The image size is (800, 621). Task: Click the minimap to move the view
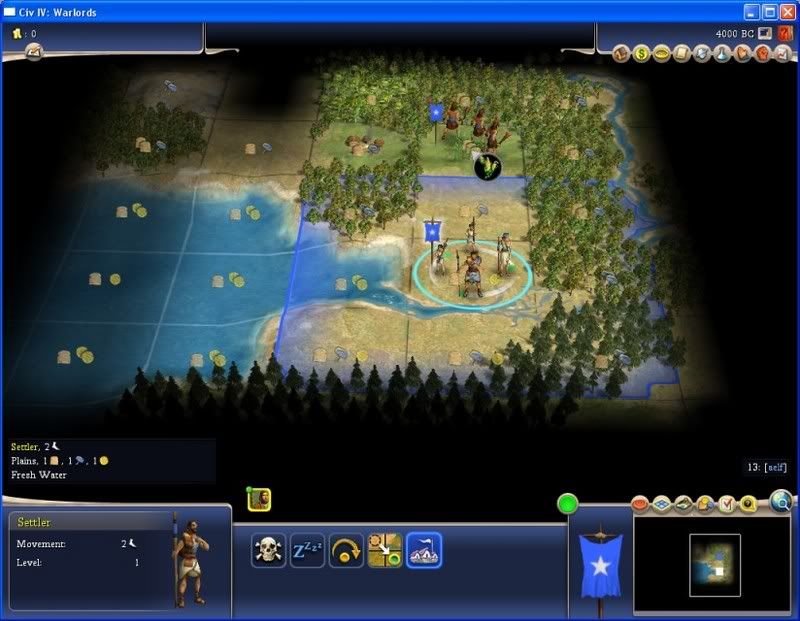714,563
